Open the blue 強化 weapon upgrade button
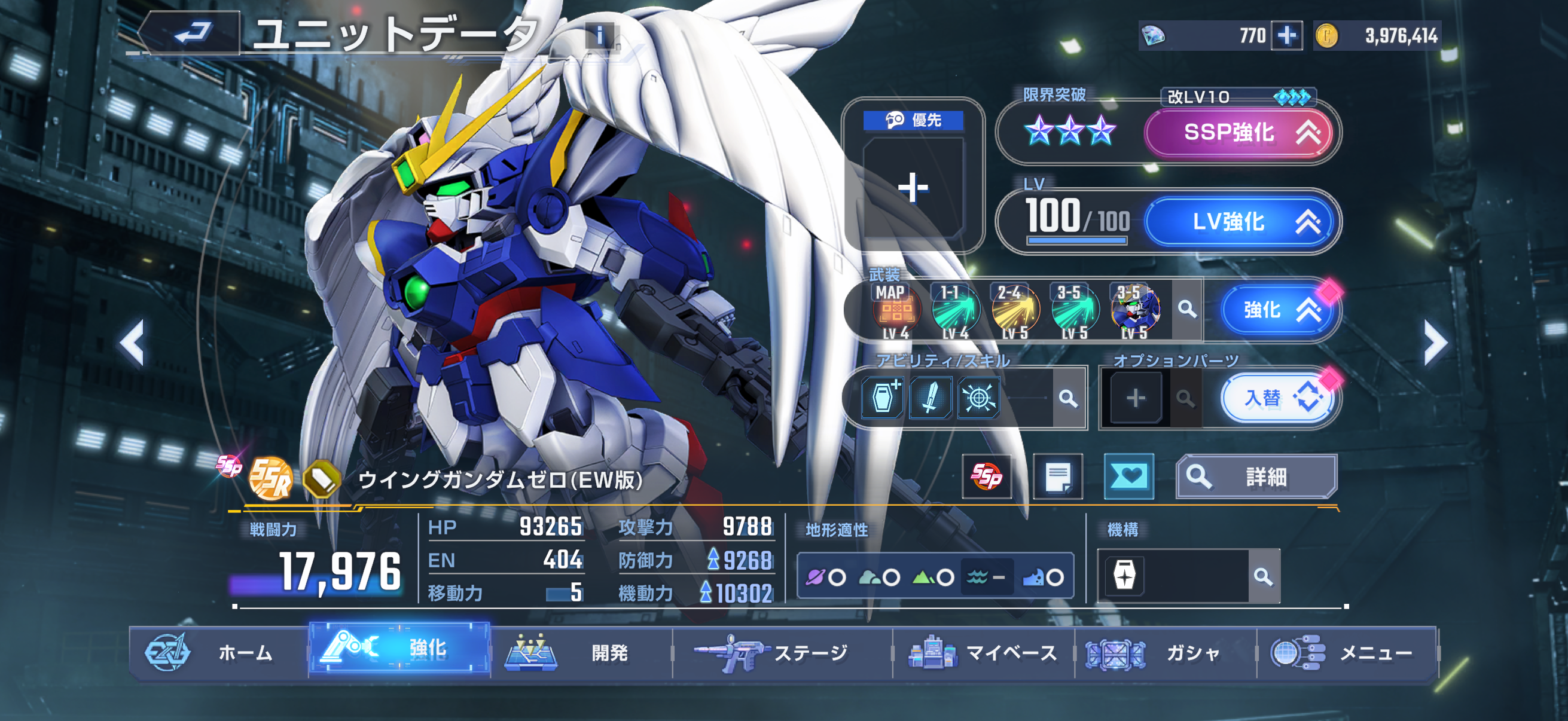 pos(1277,310)
